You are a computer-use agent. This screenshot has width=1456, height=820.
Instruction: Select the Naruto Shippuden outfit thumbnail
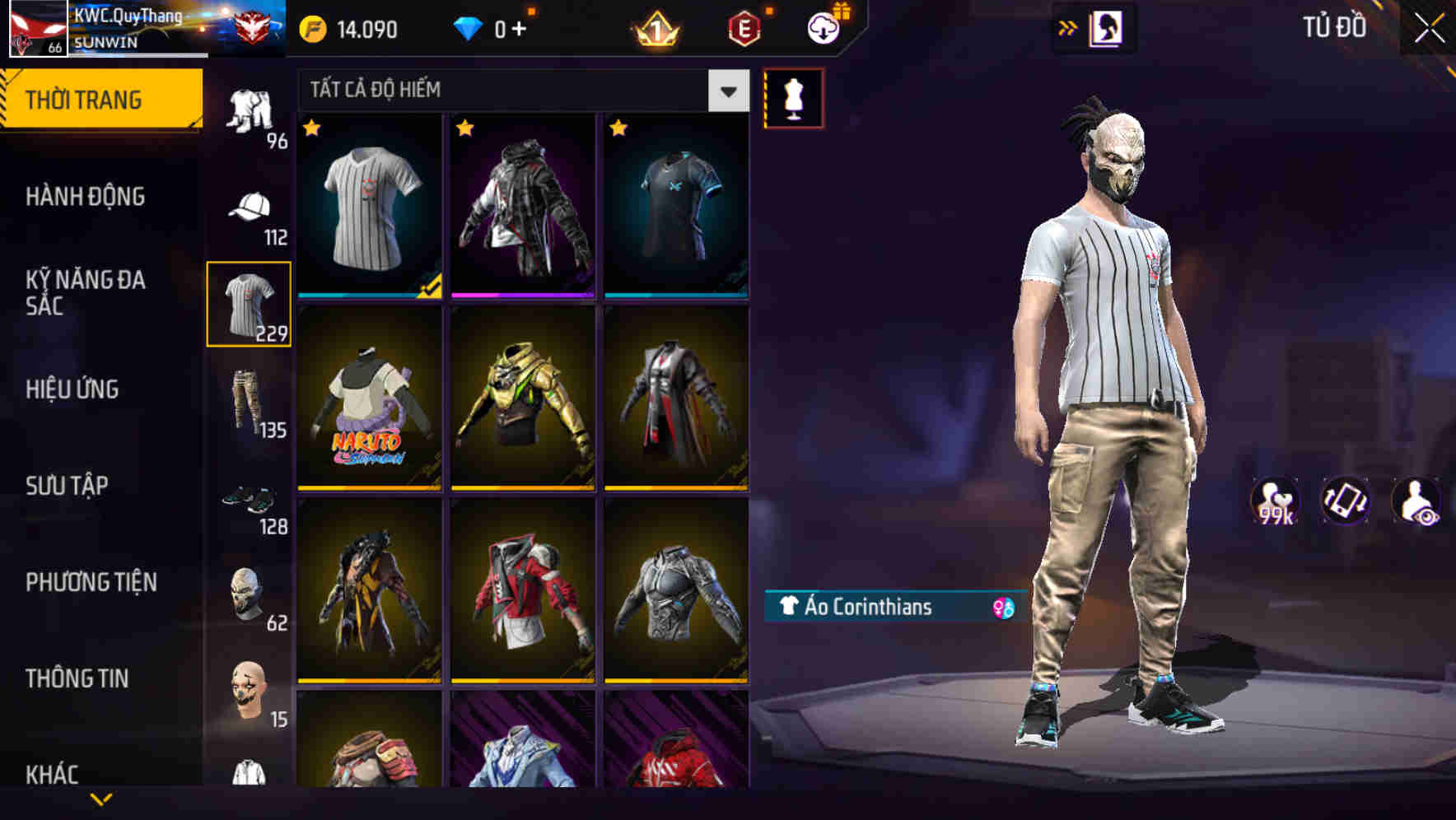point(367,399)
